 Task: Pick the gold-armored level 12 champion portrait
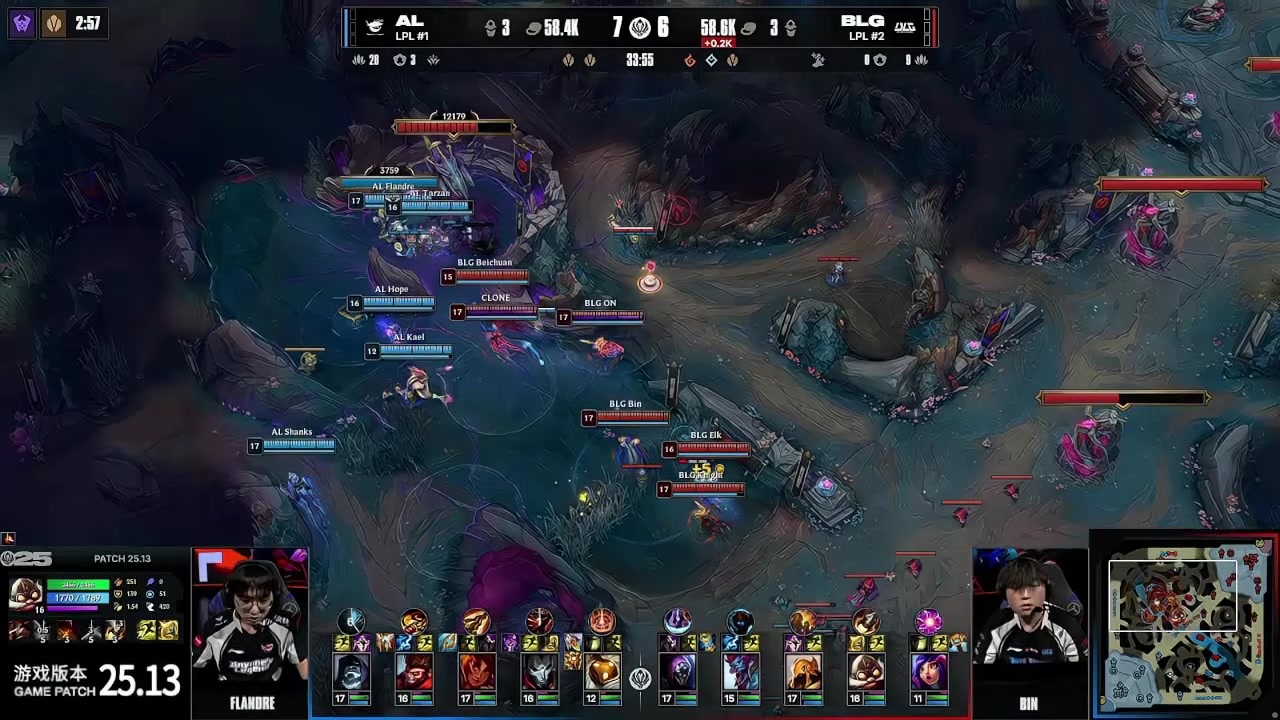[x=601, y=672]
